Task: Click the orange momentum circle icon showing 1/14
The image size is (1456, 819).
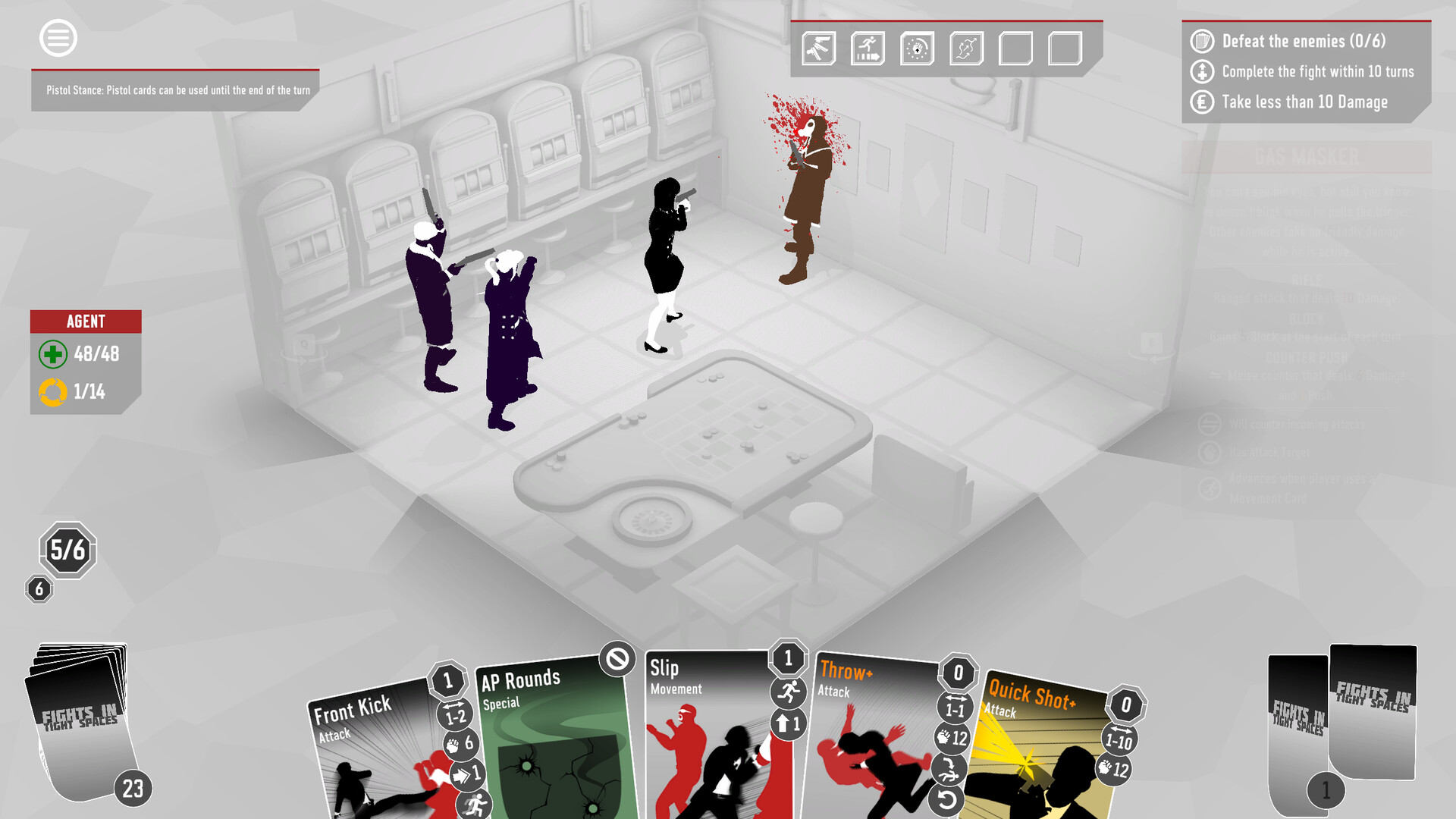Action: [x=52, y=392]
